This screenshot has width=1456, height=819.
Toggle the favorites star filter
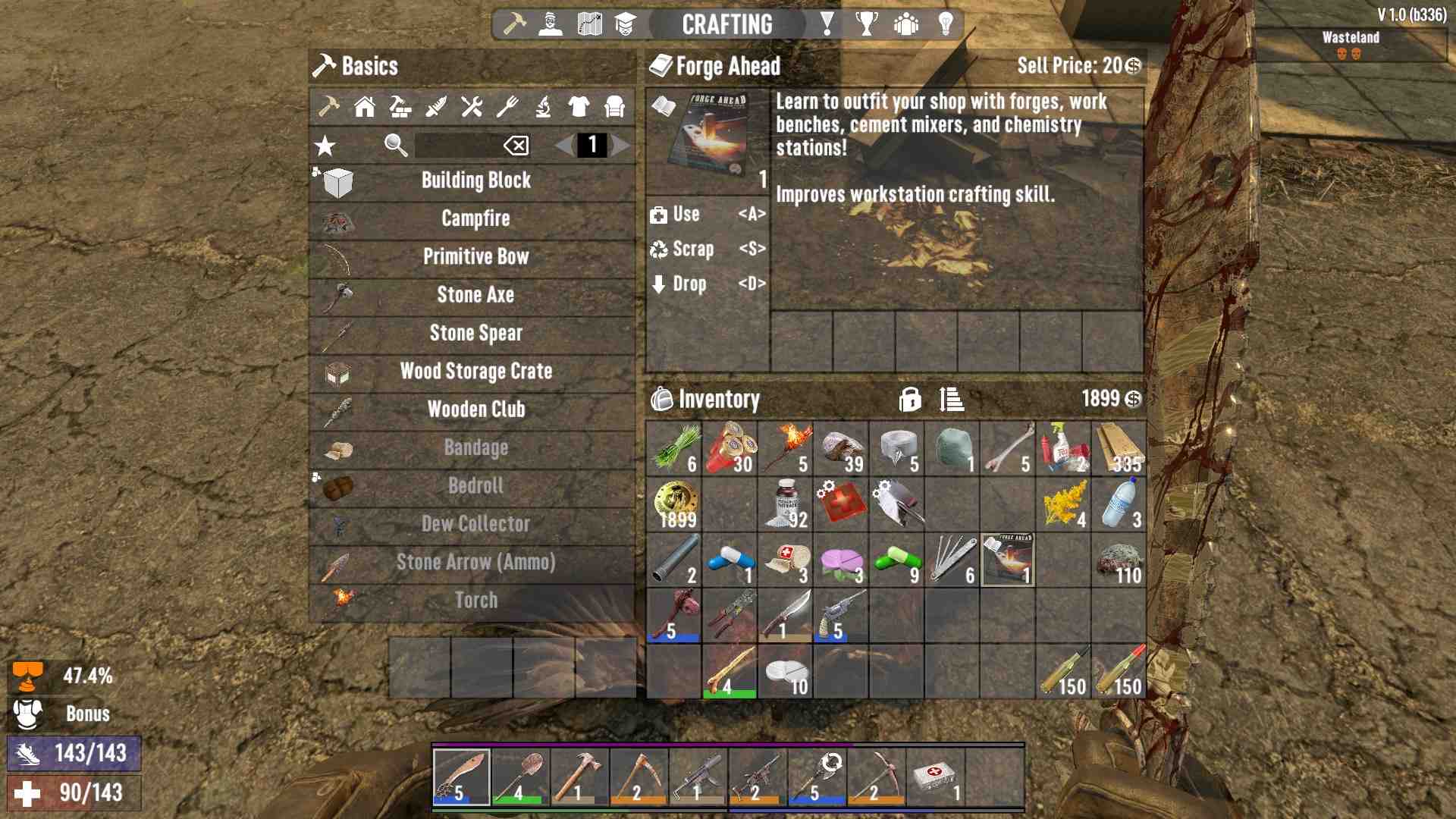tap(325, 146)
